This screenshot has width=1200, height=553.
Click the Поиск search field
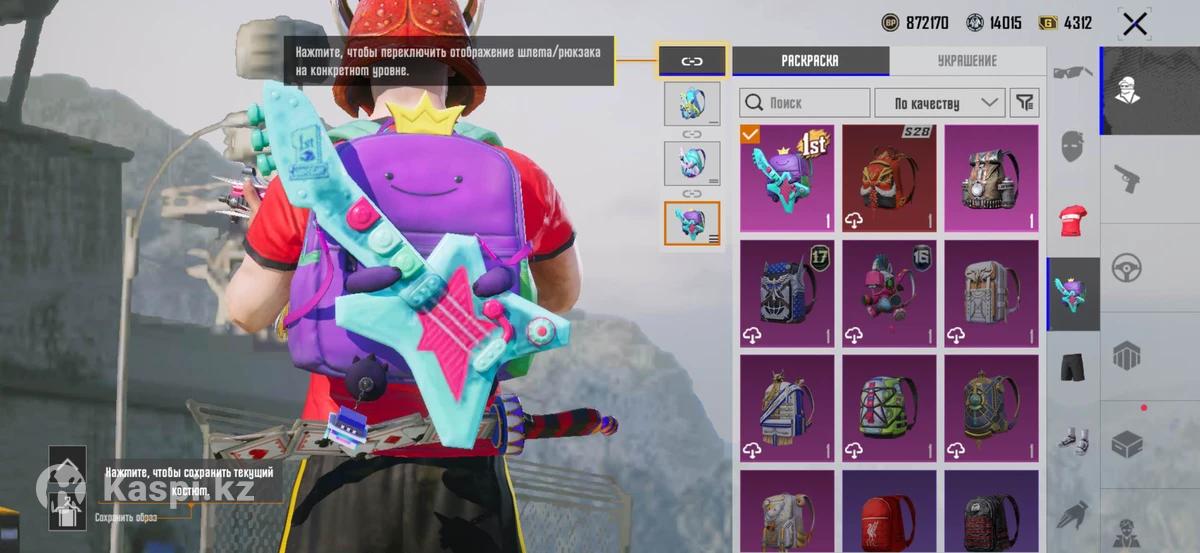(805, 102)
